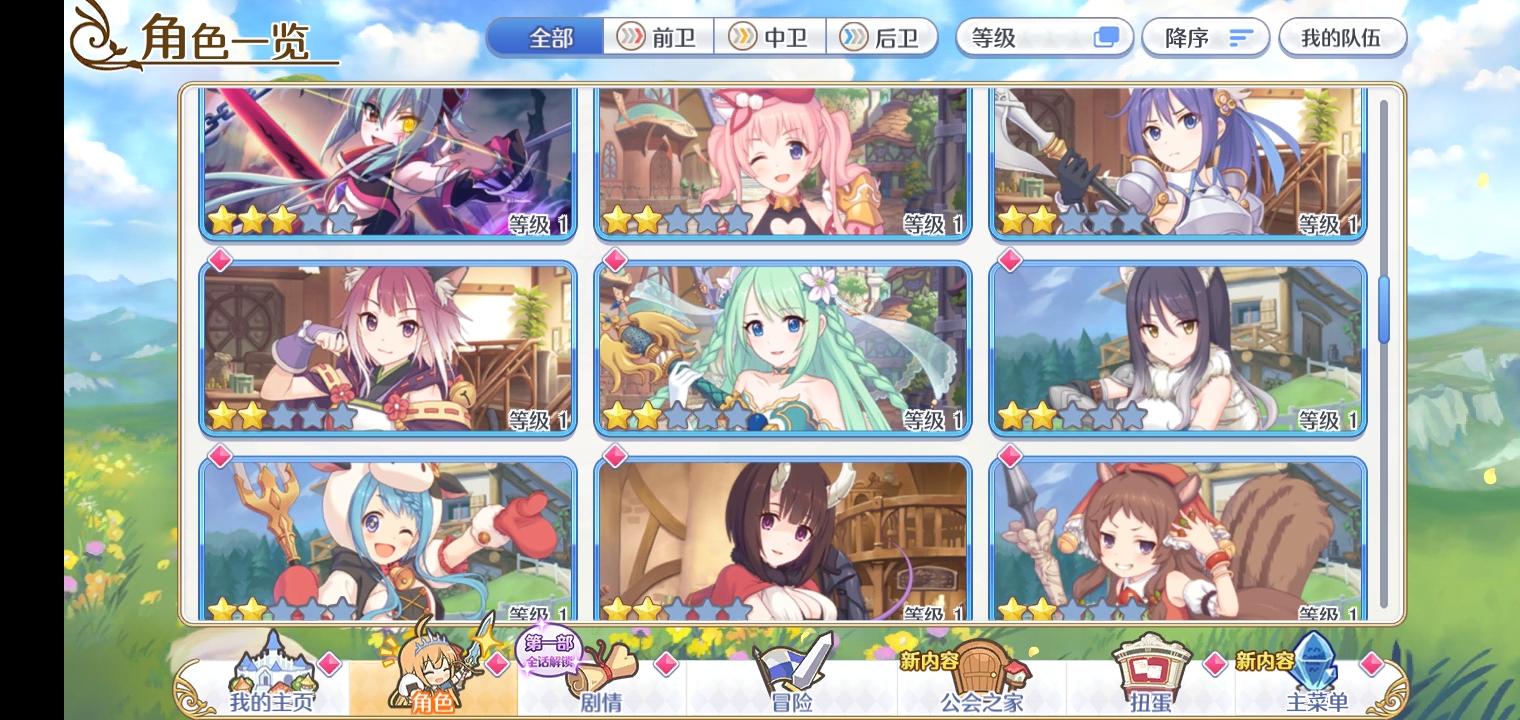The image size is (1520, 720).
Task: Toggle the 后卫 rearguard filter
Action: pyautogui.click(x=883, y=37)
